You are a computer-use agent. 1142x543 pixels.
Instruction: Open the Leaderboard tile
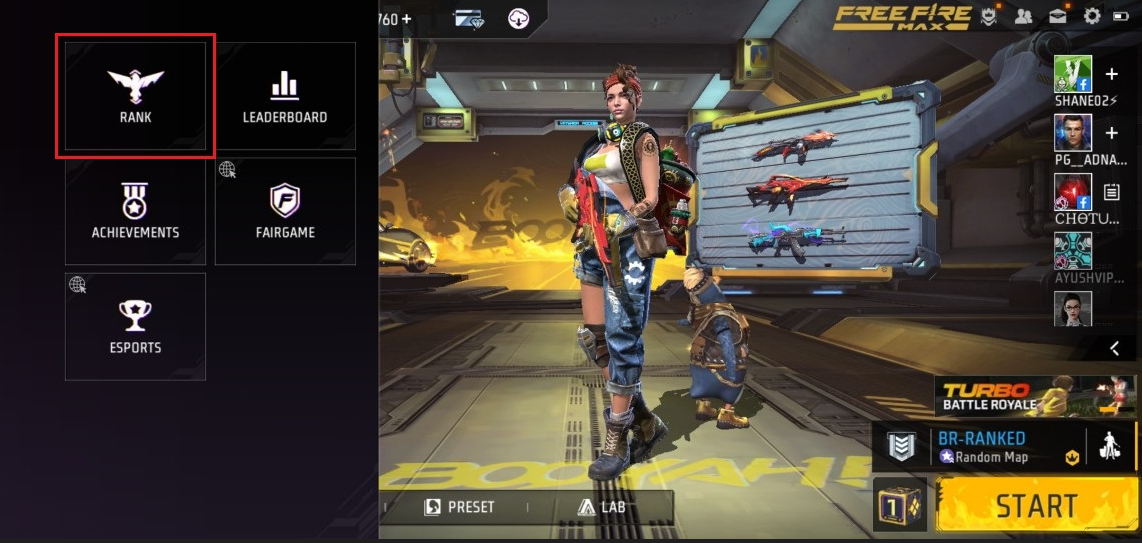[285, 96]
